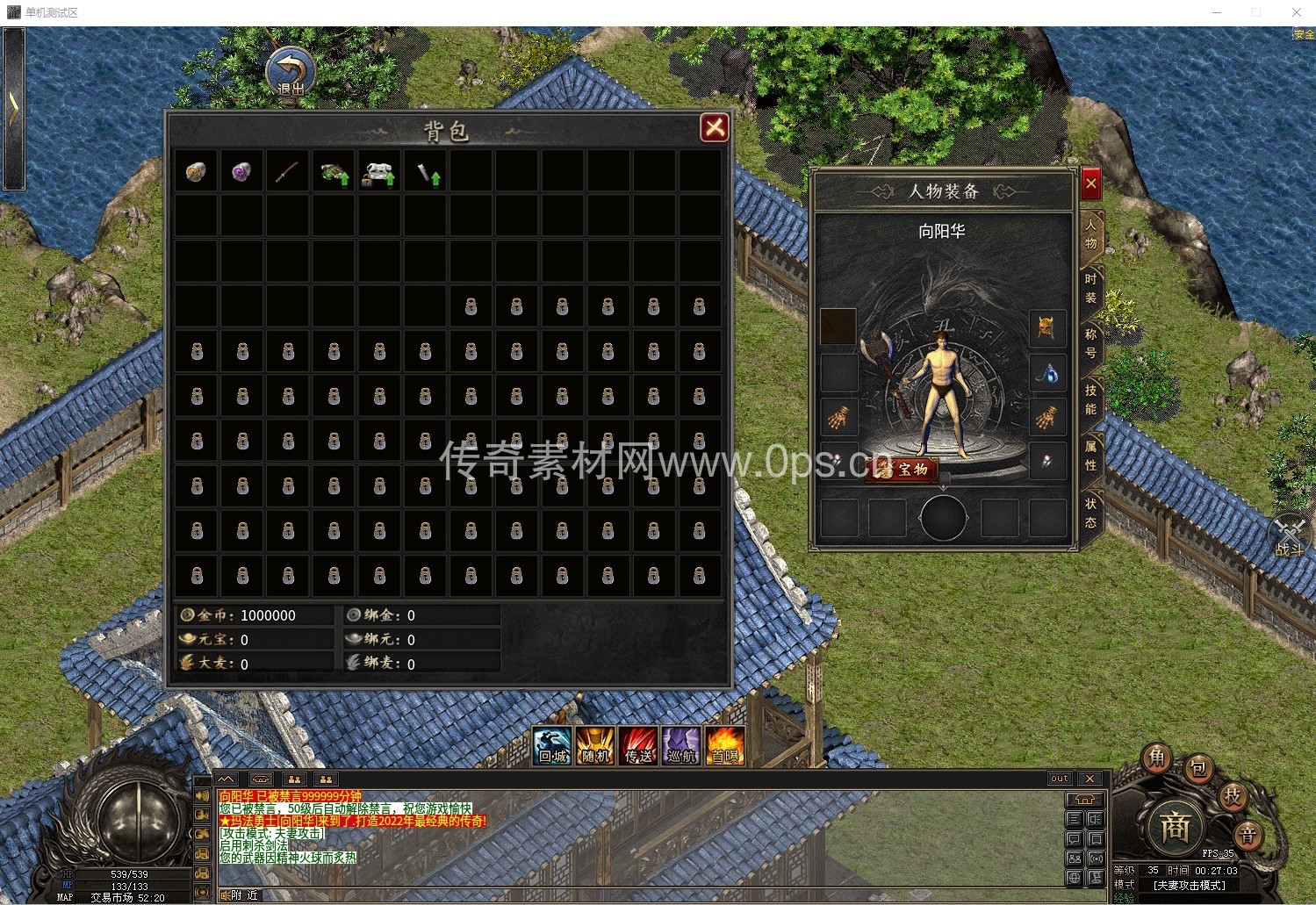1316x905 pixels.
Task: Close the game window from title bar
Action: [1296, 12]
